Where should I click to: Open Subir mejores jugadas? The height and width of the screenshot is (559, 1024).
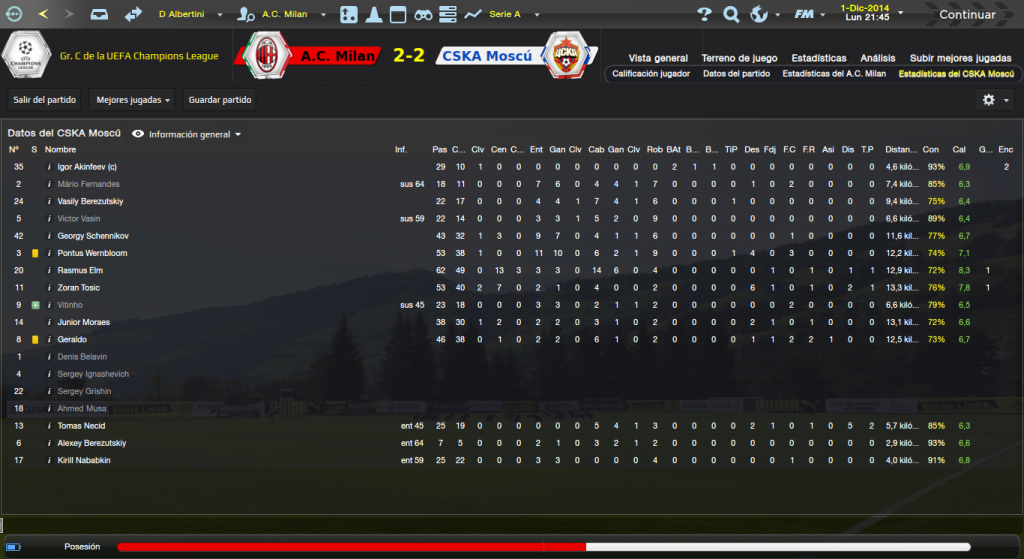tap(961, 58)
